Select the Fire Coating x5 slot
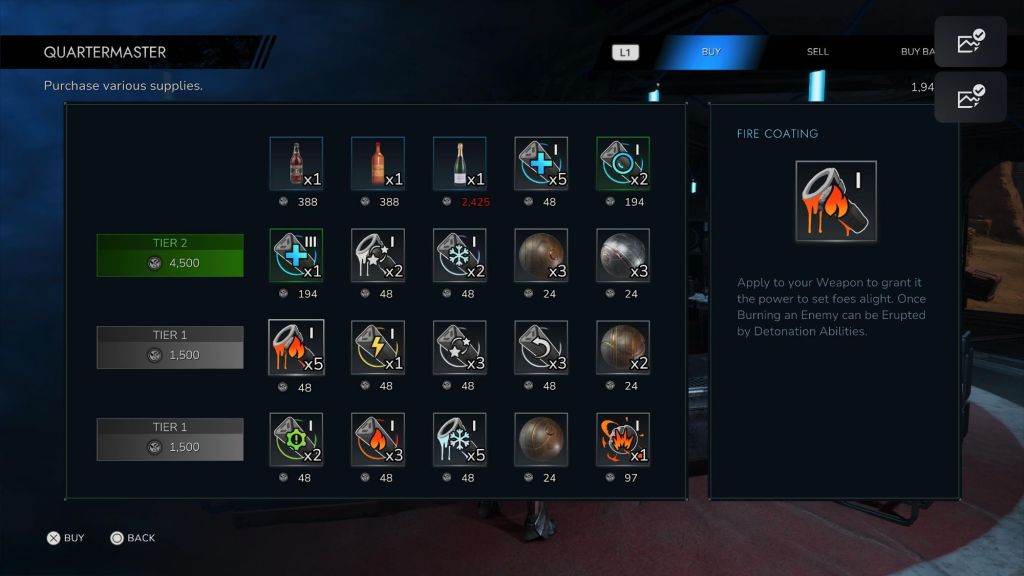 coord(296,348)
